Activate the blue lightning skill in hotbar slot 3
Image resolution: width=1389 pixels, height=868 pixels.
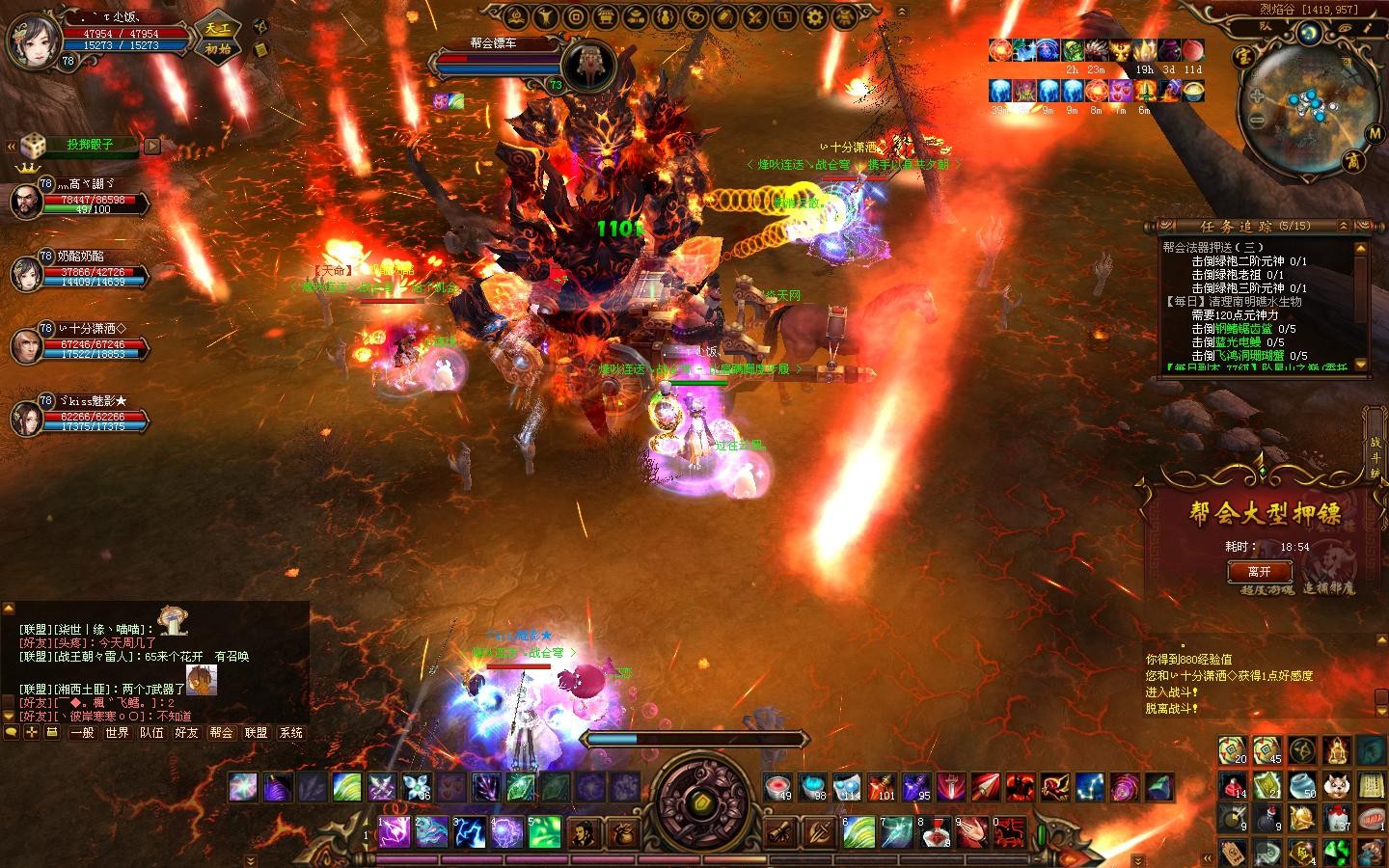click(x=470, y=831)
